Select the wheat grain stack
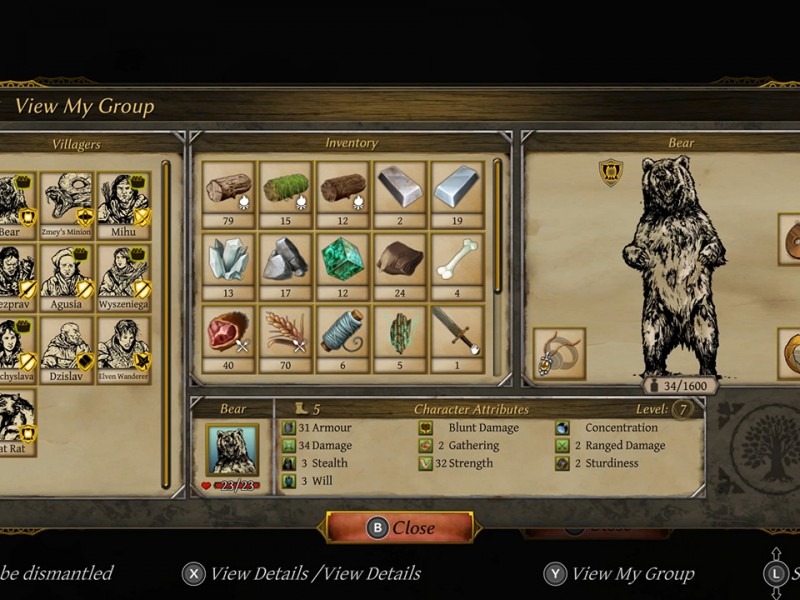 pyautogui.click(x=286, y=331)
